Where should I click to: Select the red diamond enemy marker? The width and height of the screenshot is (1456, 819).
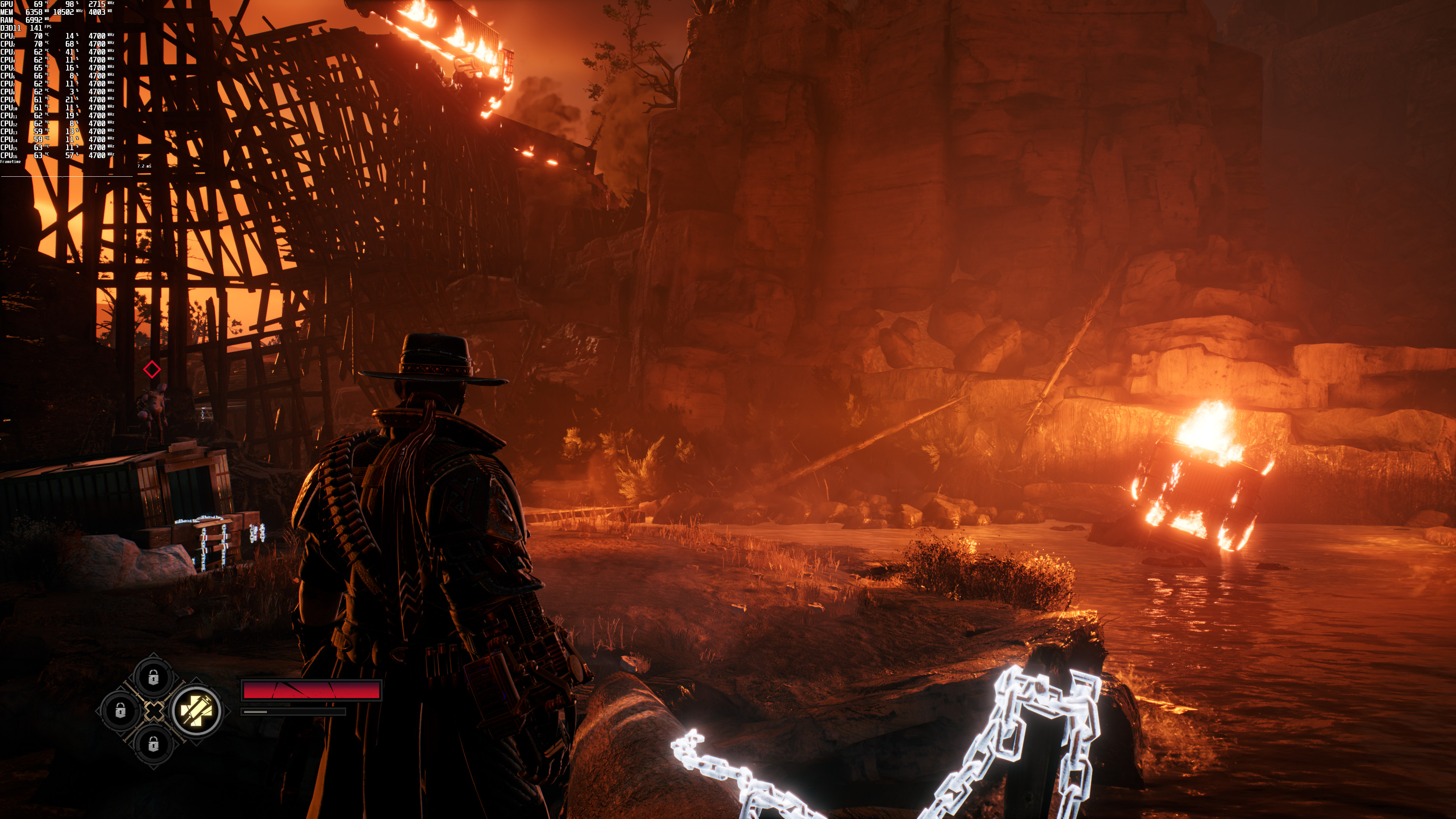(x=152, y=370)
